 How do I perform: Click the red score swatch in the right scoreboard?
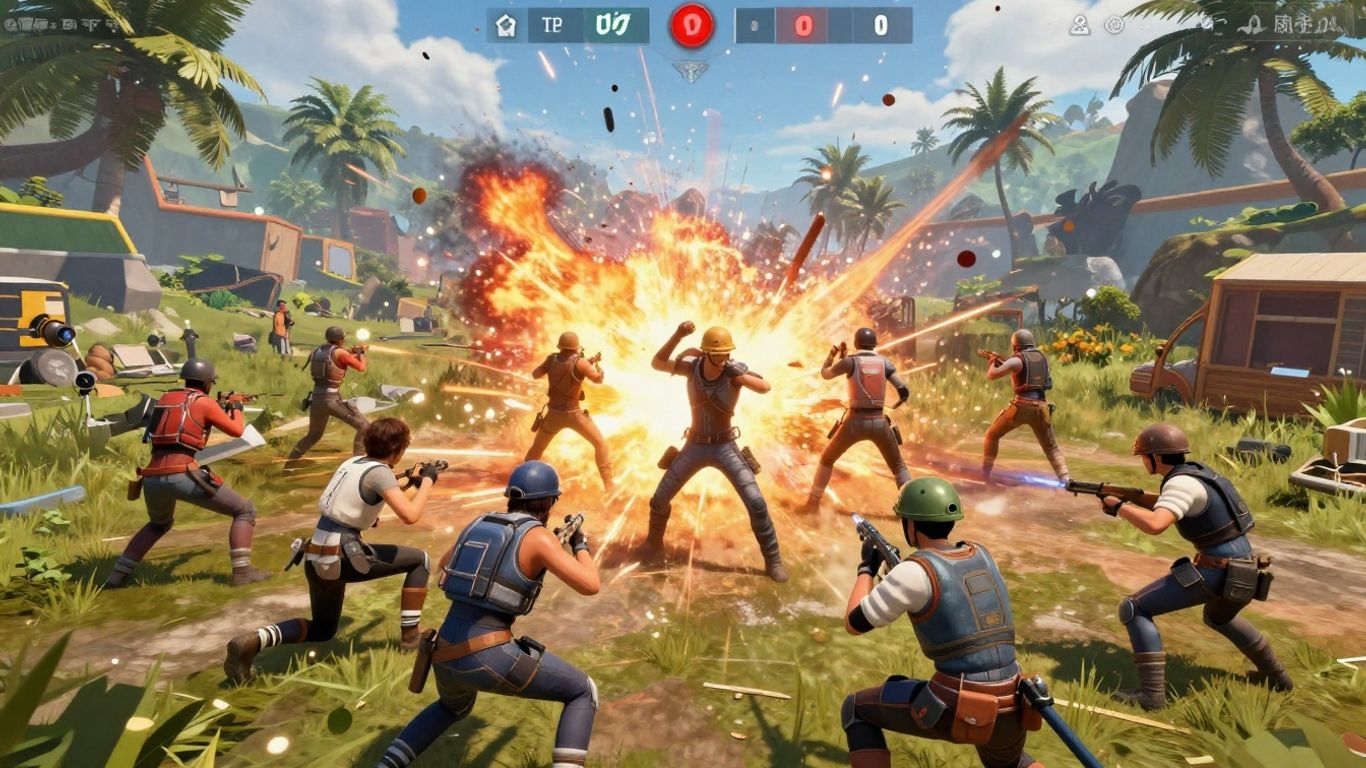[803, 25]
